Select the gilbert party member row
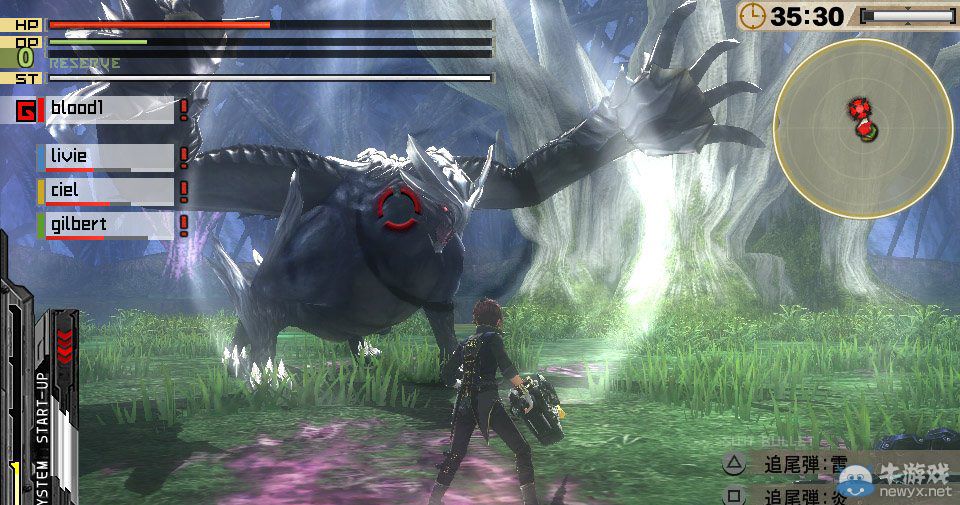The width and height of the screenshot is (960, 505). [109, 225]
